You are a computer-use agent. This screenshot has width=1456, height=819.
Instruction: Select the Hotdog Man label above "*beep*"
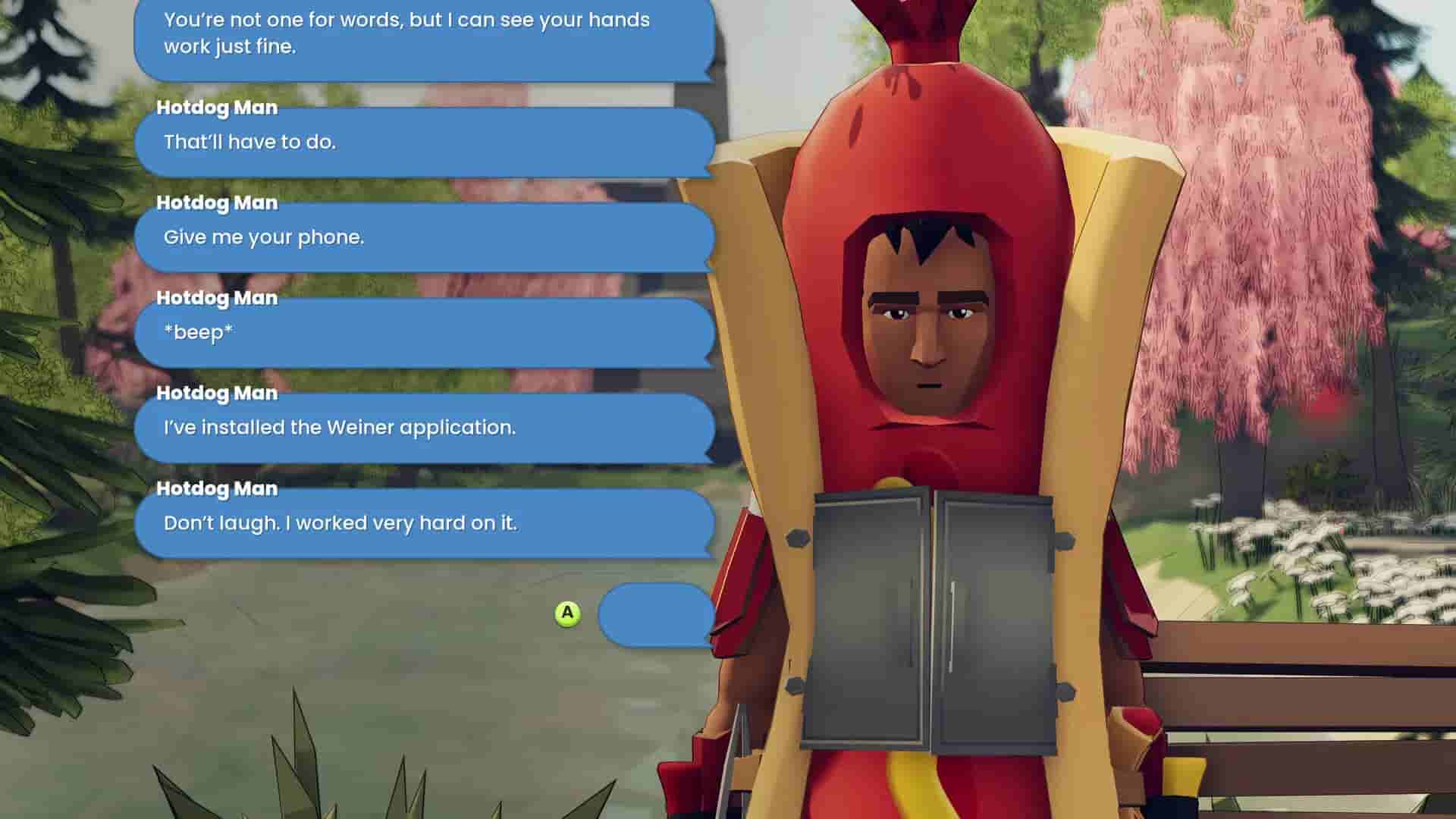[x=217, y=298]
